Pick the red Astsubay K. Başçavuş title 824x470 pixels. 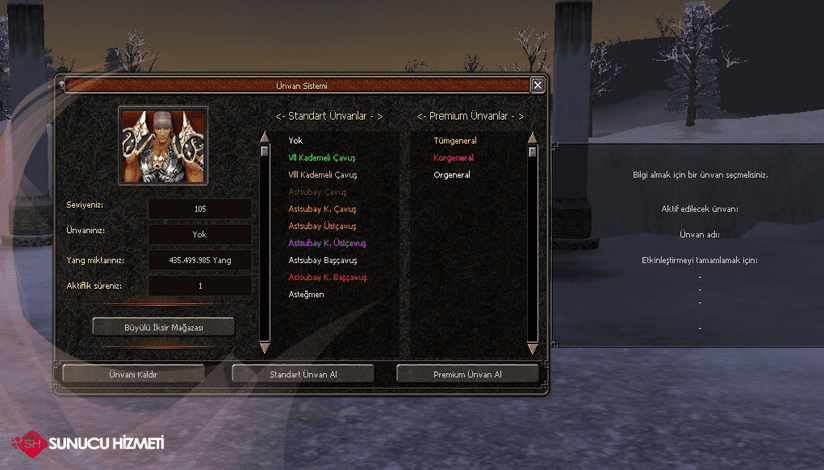coord(328,277)
